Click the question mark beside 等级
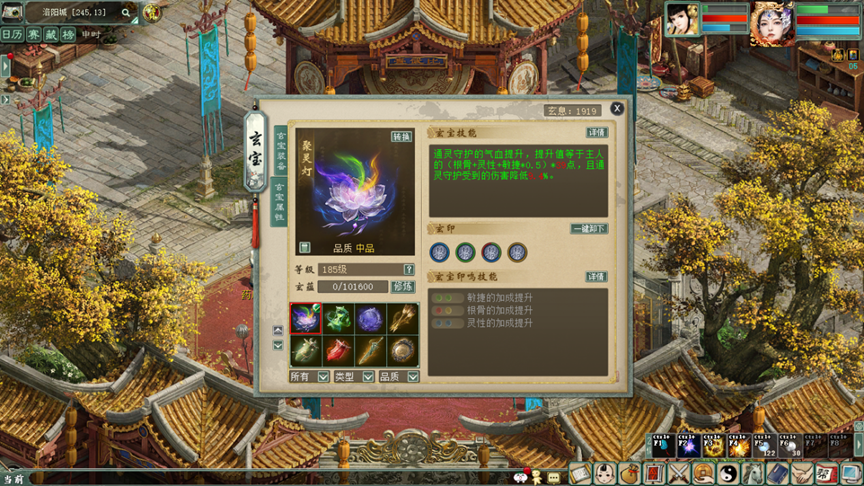The width and height of the screenshot is (864, 486). tap(409, 270)
